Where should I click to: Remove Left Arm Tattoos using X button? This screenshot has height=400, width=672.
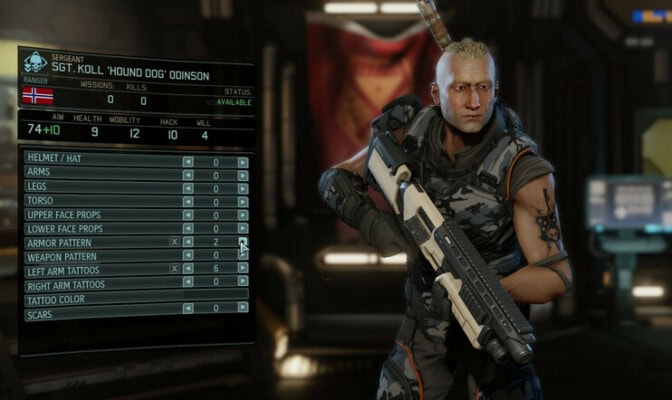tap(174, 269)
